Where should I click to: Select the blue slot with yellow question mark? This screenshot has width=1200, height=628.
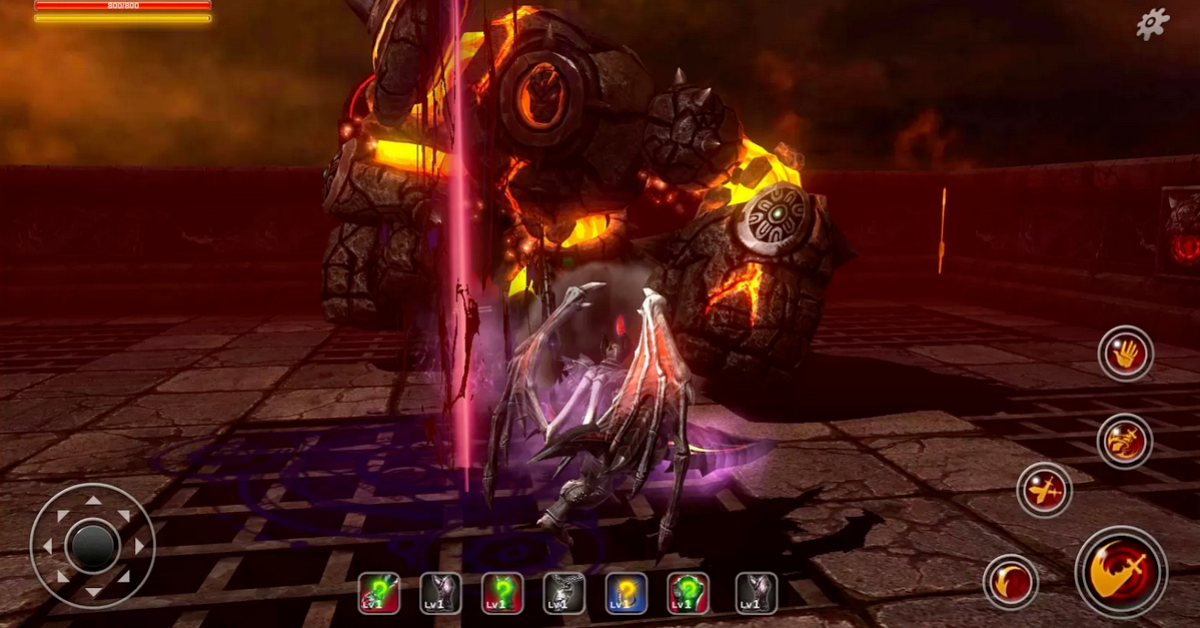[626, 593]
